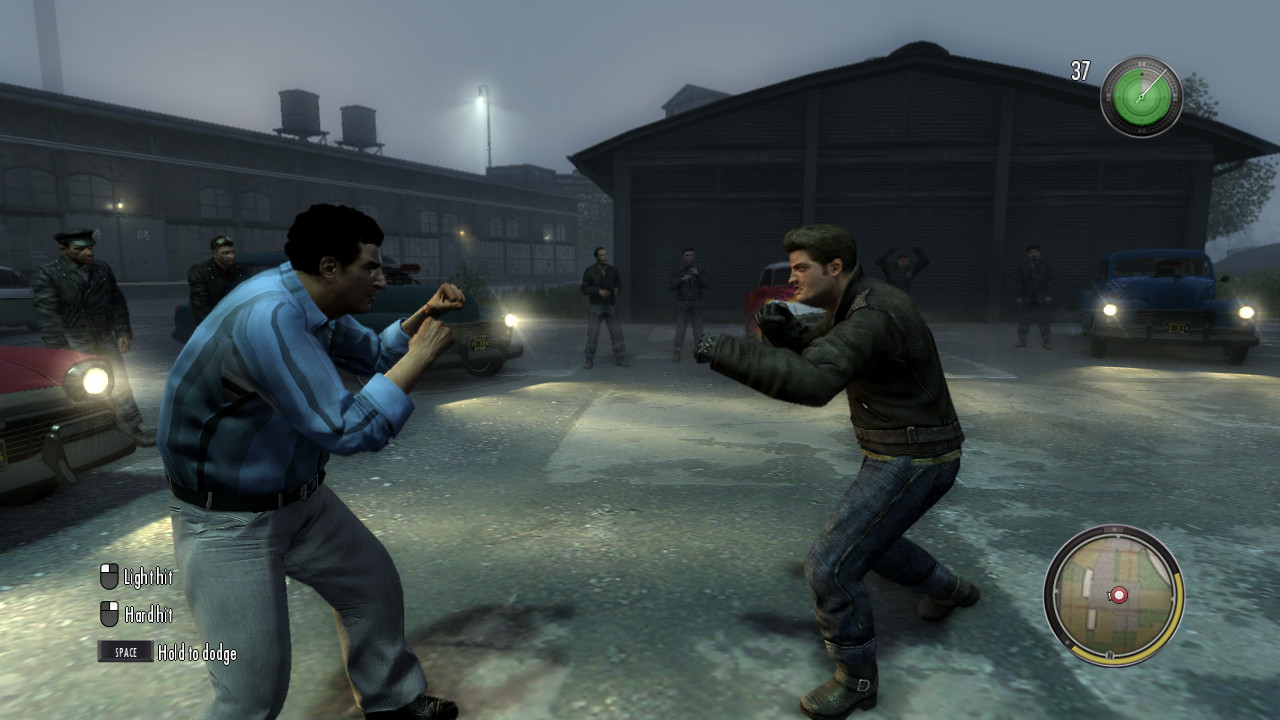Click the right button of the Hard hit mouse icon
The image size is (1280, 720).
point(113,605)
